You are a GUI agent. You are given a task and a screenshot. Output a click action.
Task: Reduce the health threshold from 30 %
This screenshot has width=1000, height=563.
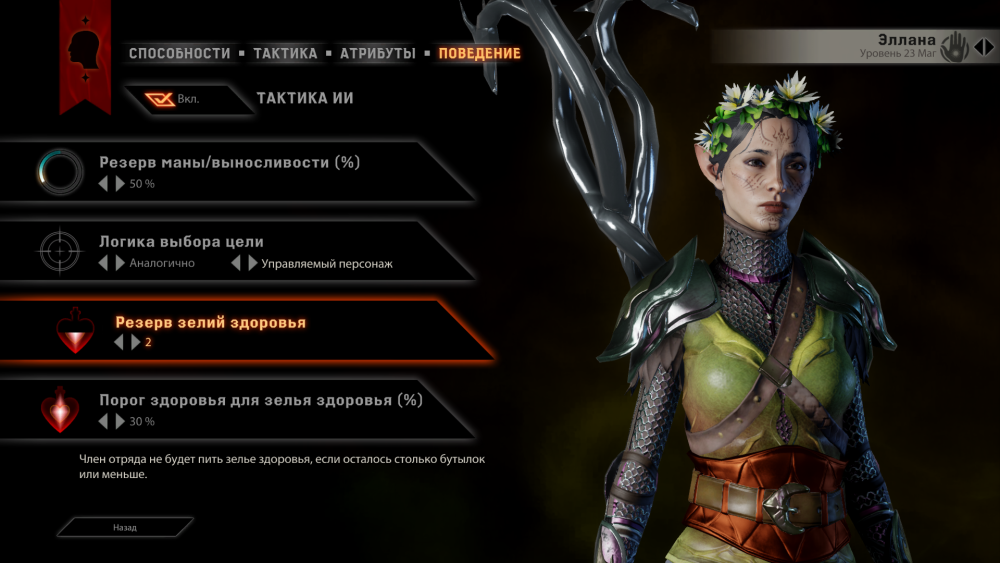coord(102,422)
